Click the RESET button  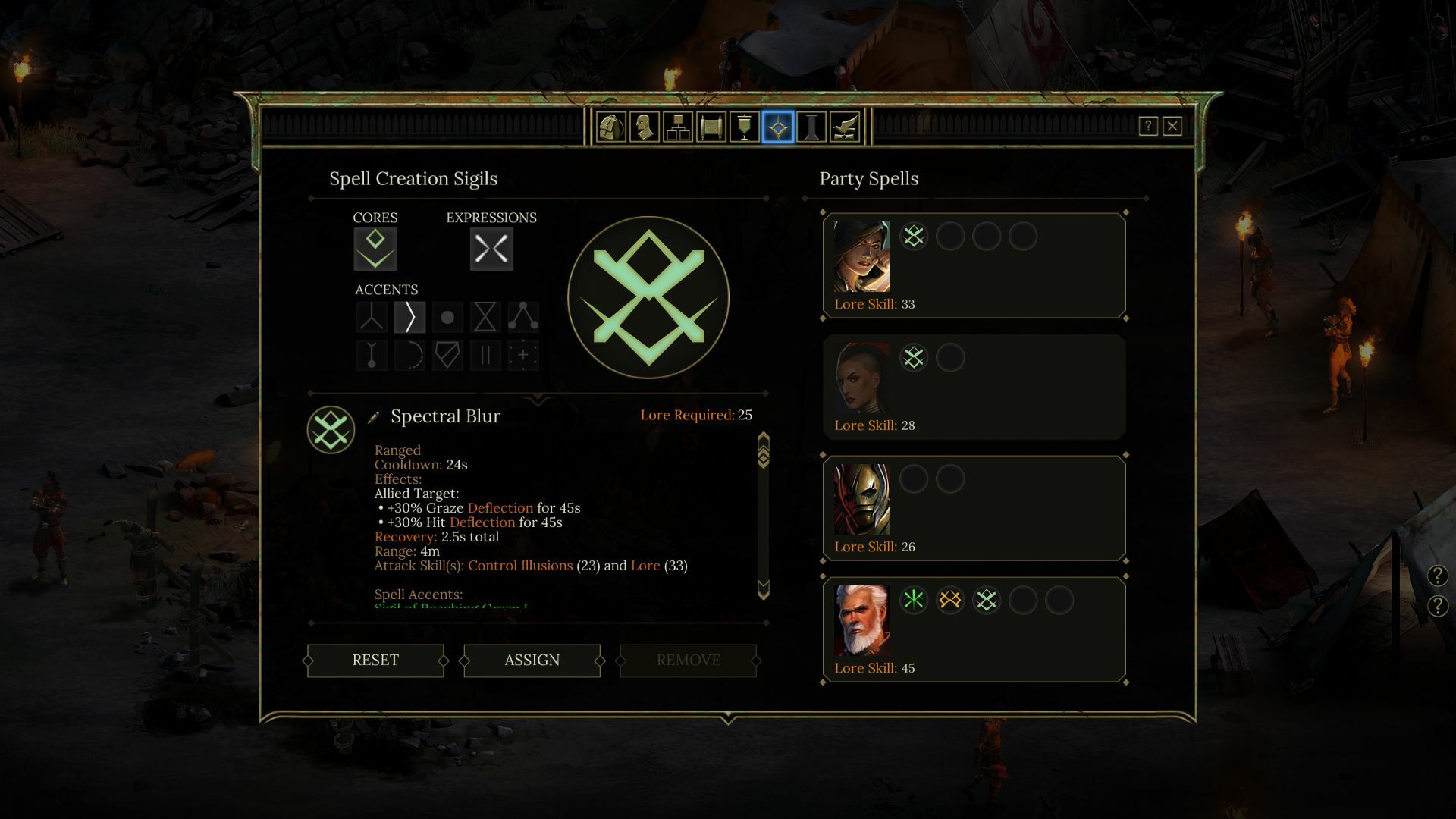point(375,661)
